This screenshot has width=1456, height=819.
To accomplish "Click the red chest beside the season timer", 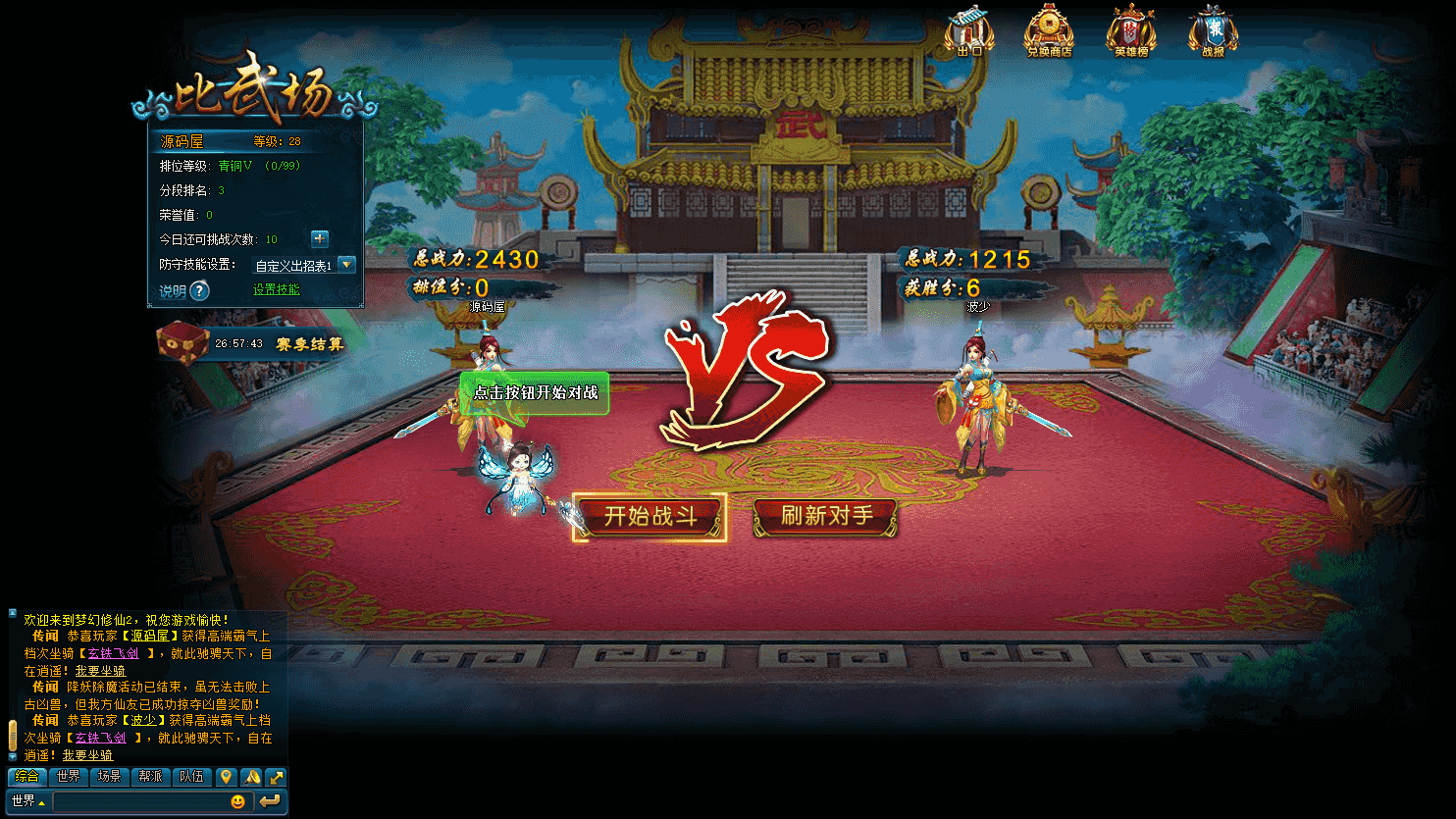I will point(182,345).
